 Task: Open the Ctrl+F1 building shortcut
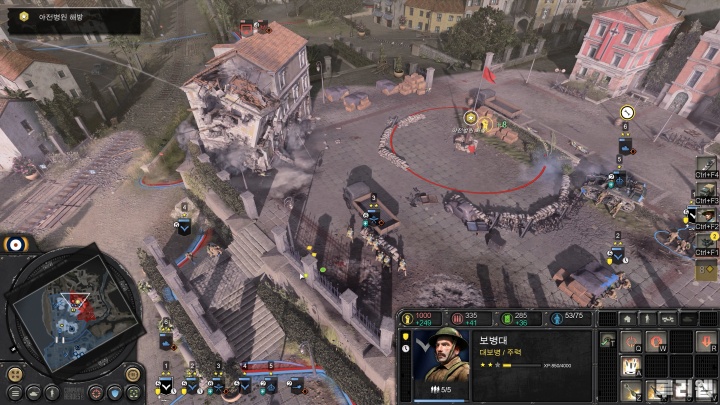pos(707,241)
